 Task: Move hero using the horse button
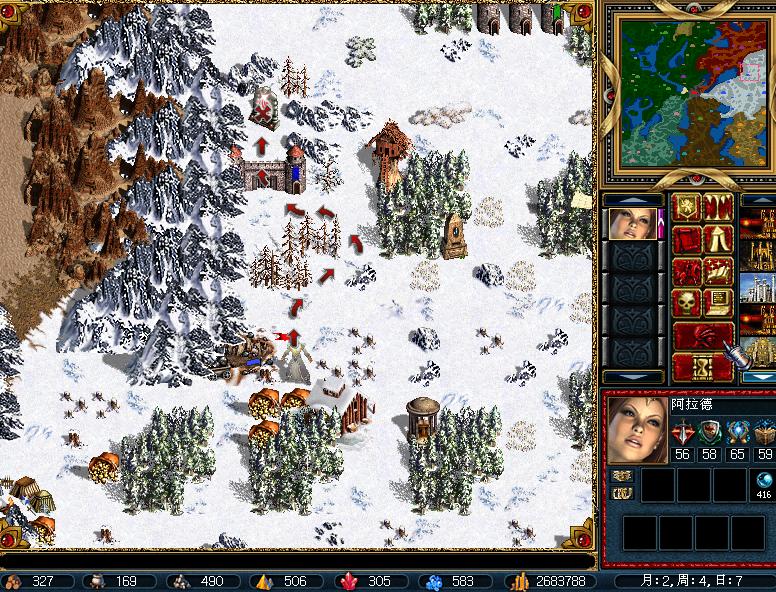coord(688,272)
